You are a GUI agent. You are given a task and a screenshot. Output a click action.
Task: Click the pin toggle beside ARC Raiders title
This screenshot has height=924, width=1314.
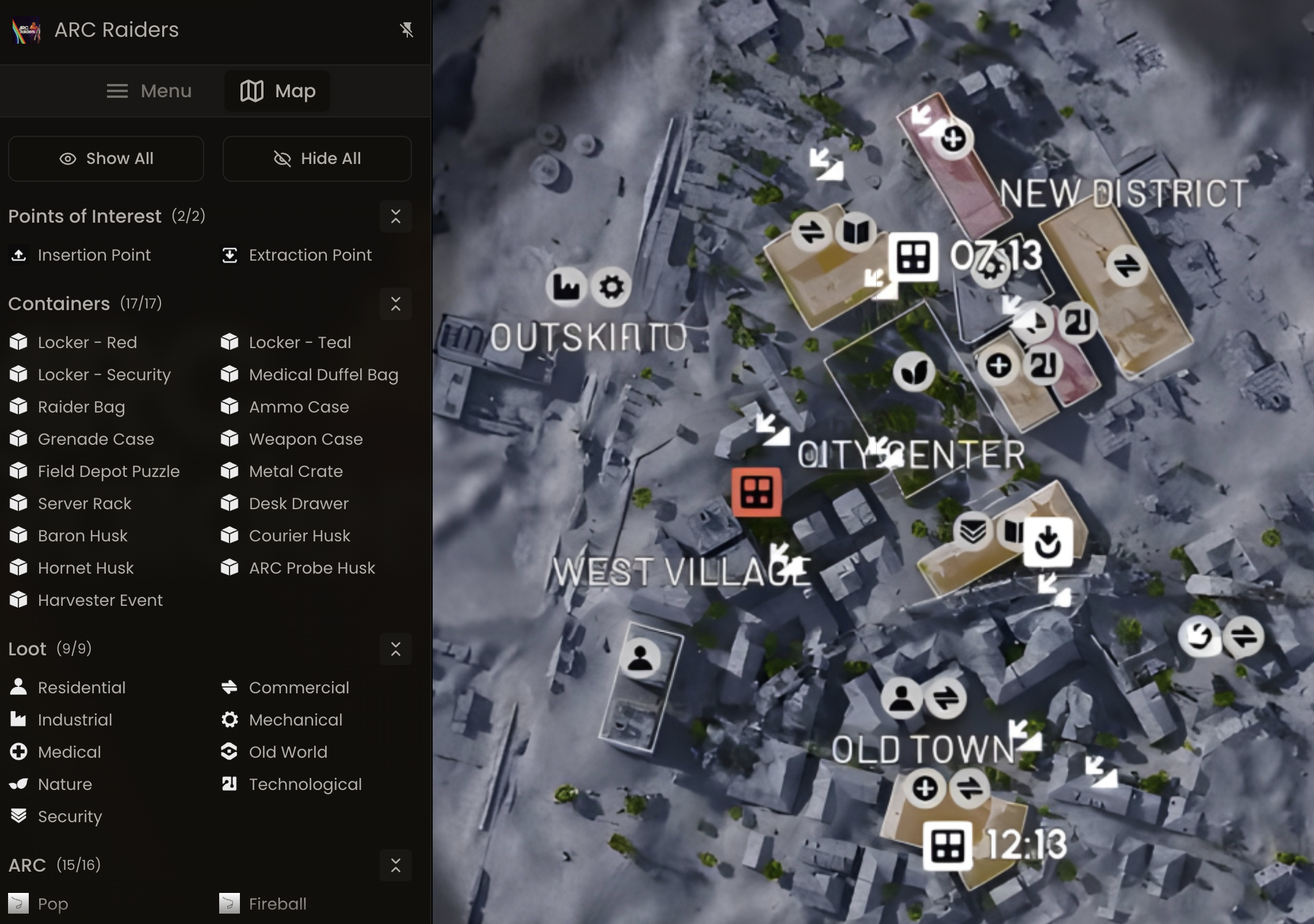(x=407, y=30)
